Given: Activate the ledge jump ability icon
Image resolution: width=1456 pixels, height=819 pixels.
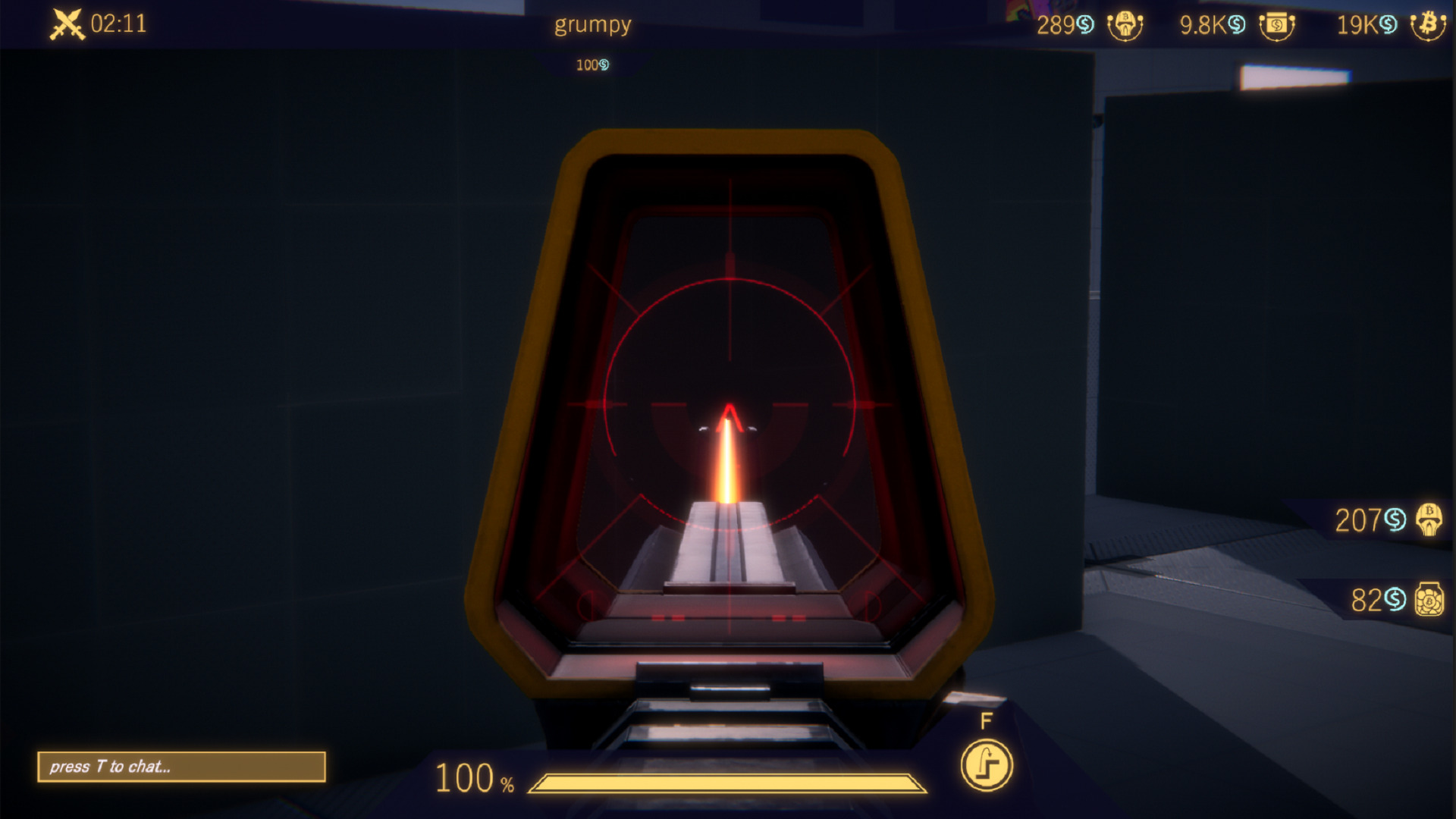Looking at the screenshot, I should (987, 765).
